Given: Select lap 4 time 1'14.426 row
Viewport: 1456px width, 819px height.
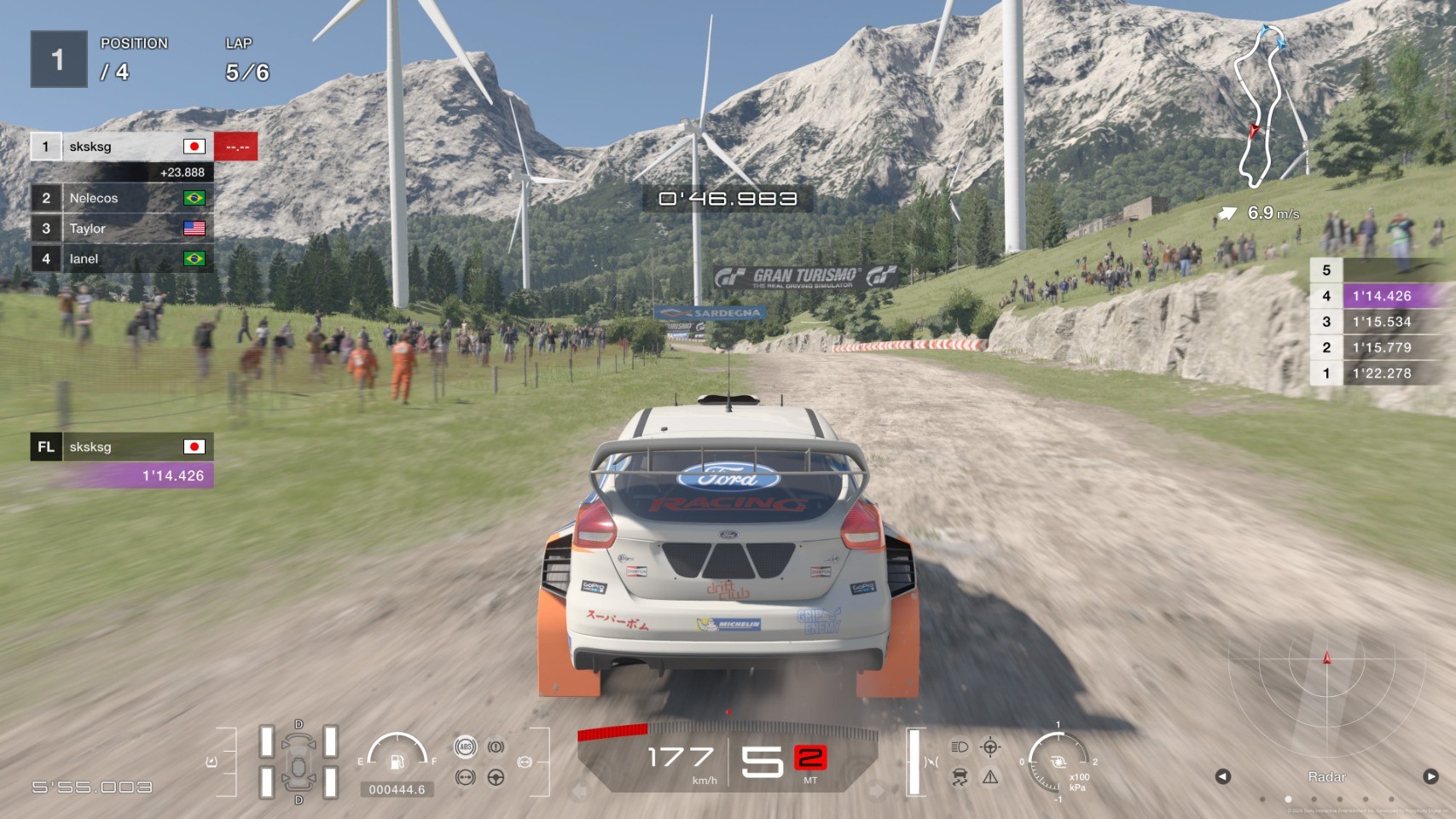Looking at the screenshot, I should 1380,296.
